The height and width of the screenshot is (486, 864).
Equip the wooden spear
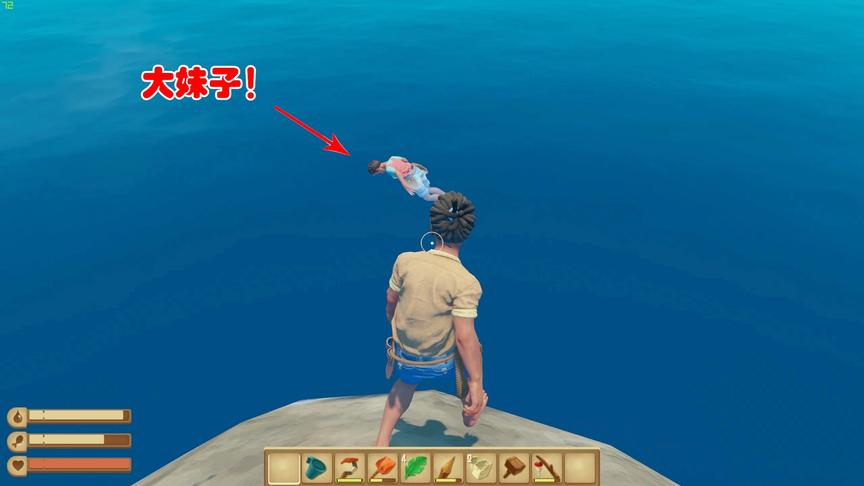click(x=449, y=467)
